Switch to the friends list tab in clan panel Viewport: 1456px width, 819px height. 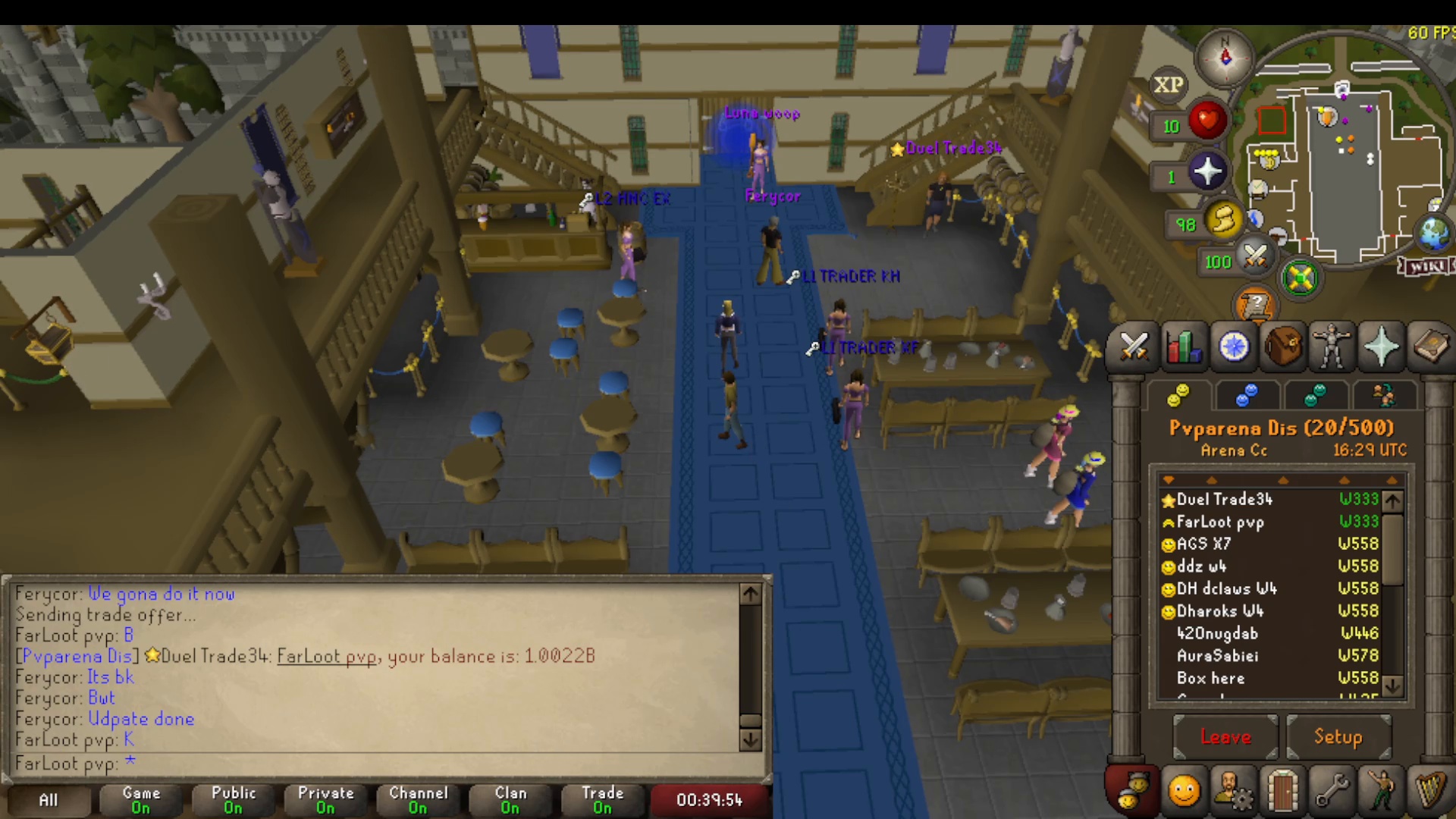(x=1247, y=396)
